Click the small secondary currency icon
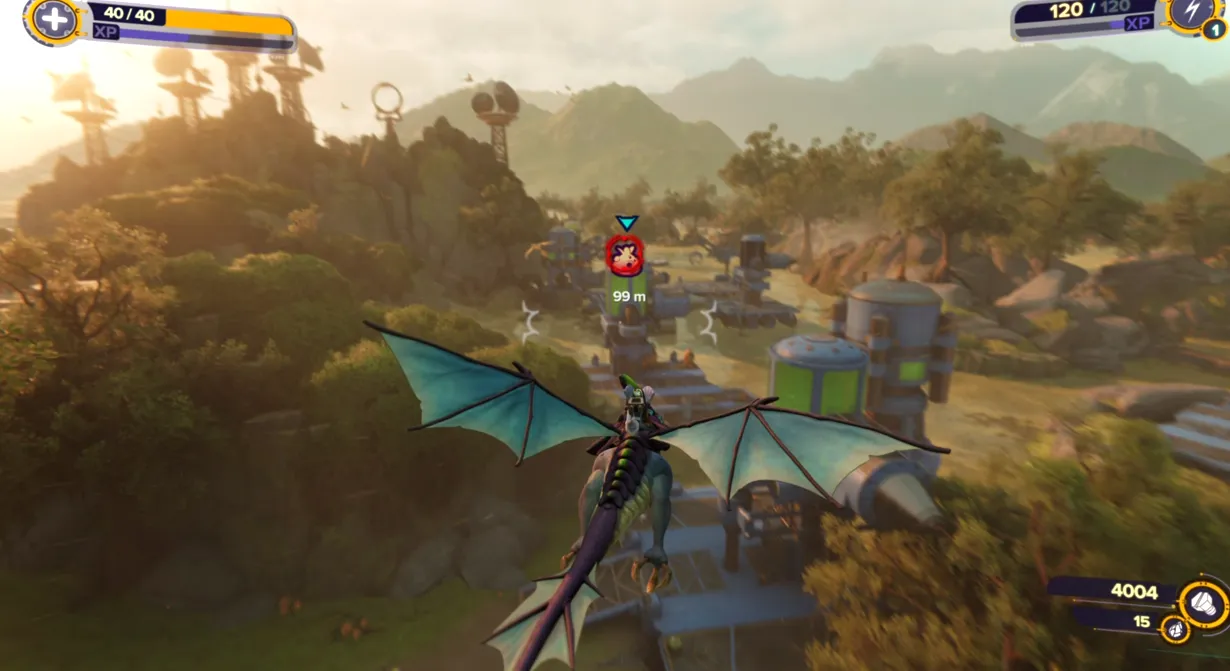Screen dimensions: 1230x671 1176,630
